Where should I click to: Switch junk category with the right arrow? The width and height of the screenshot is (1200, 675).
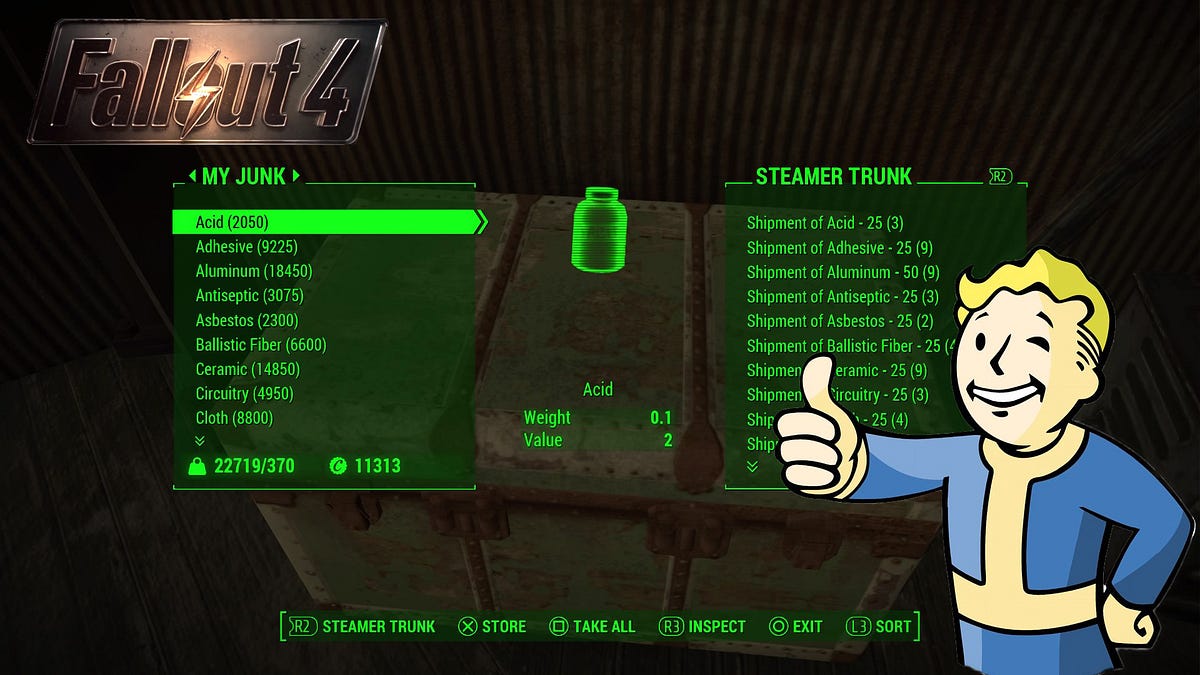pyautogui.click(x=296, y=177)
